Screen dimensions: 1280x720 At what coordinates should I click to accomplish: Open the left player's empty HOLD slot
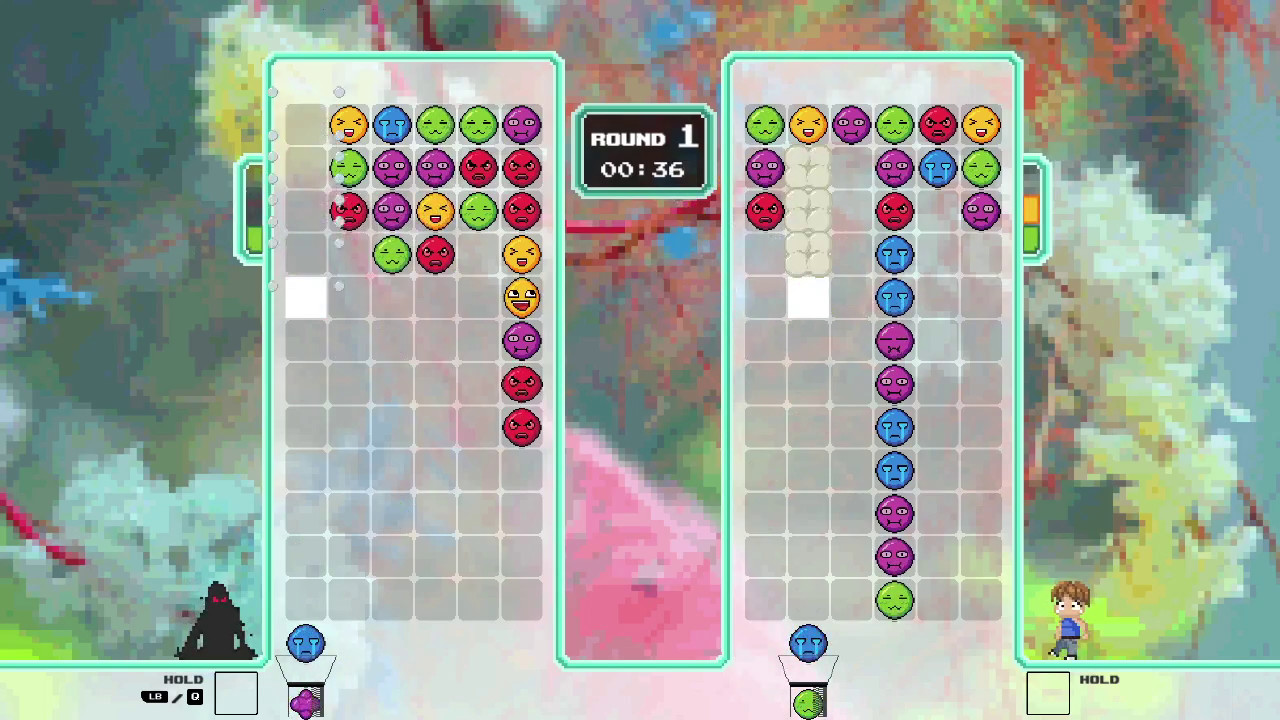(x=237, y=693)
